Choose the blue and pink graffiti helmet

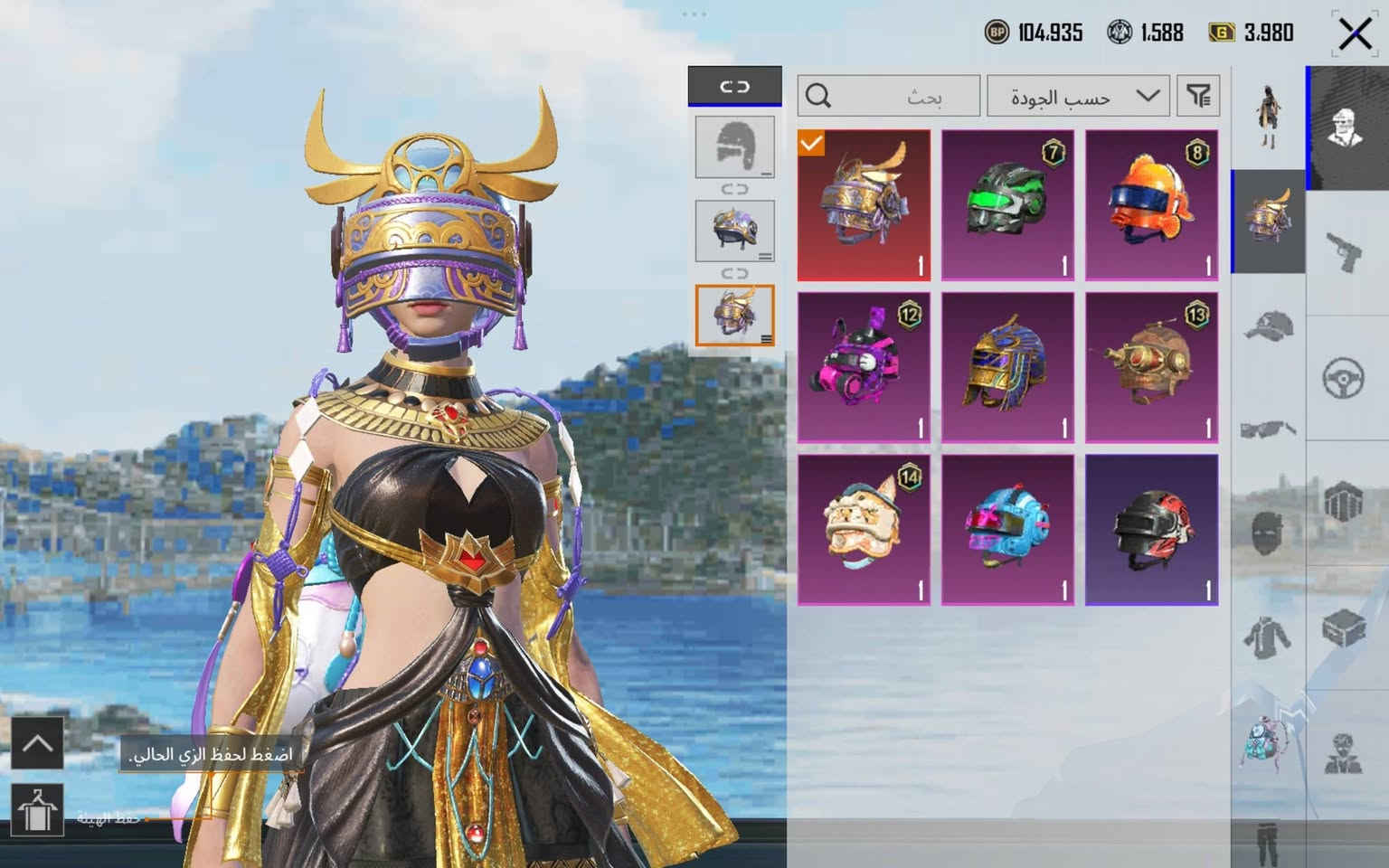(1007, 530)
